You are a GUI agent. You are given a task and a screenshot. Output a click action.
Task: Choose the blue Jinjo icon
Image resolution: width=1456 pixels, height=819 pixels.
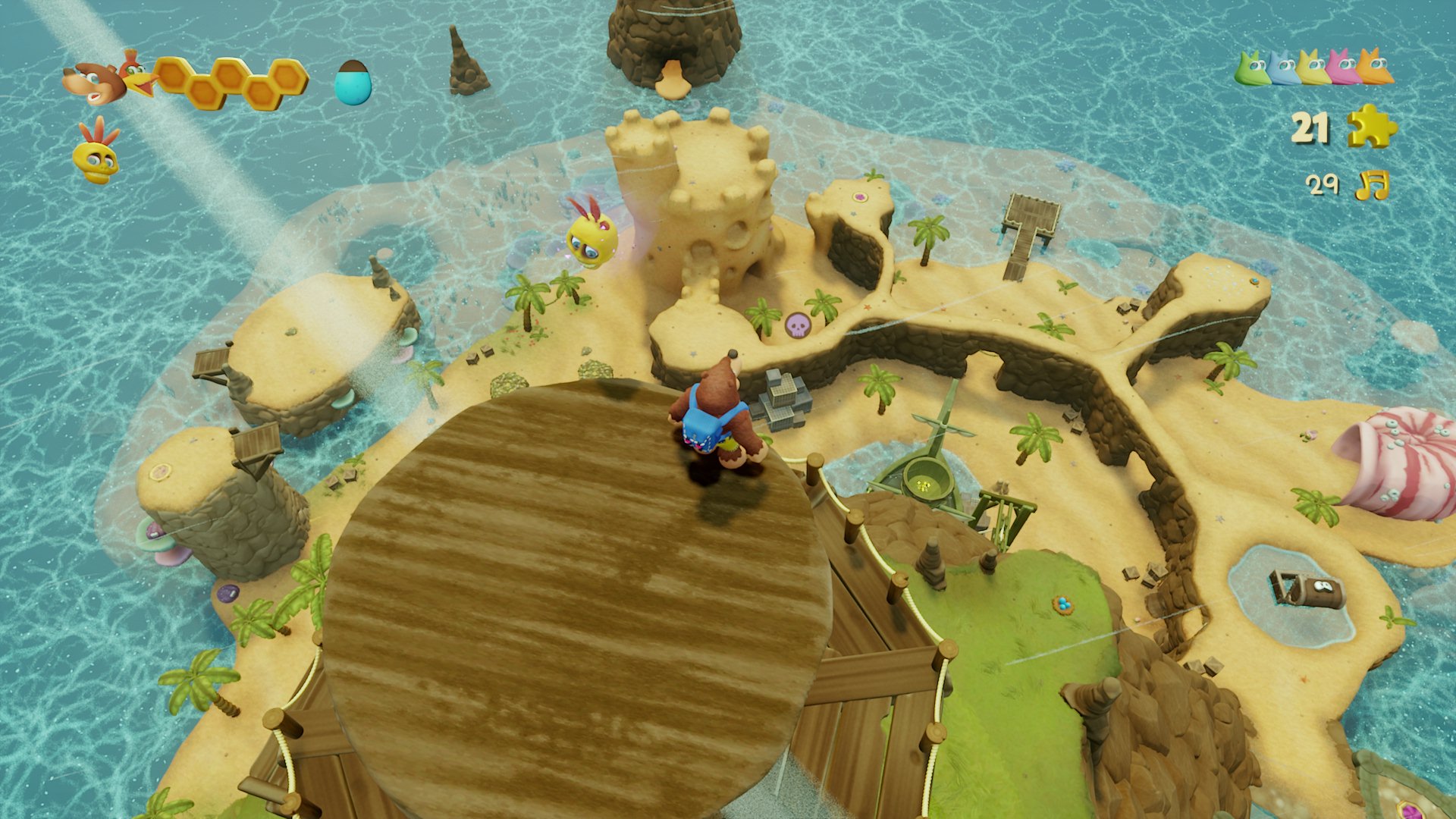[1283, 68]
